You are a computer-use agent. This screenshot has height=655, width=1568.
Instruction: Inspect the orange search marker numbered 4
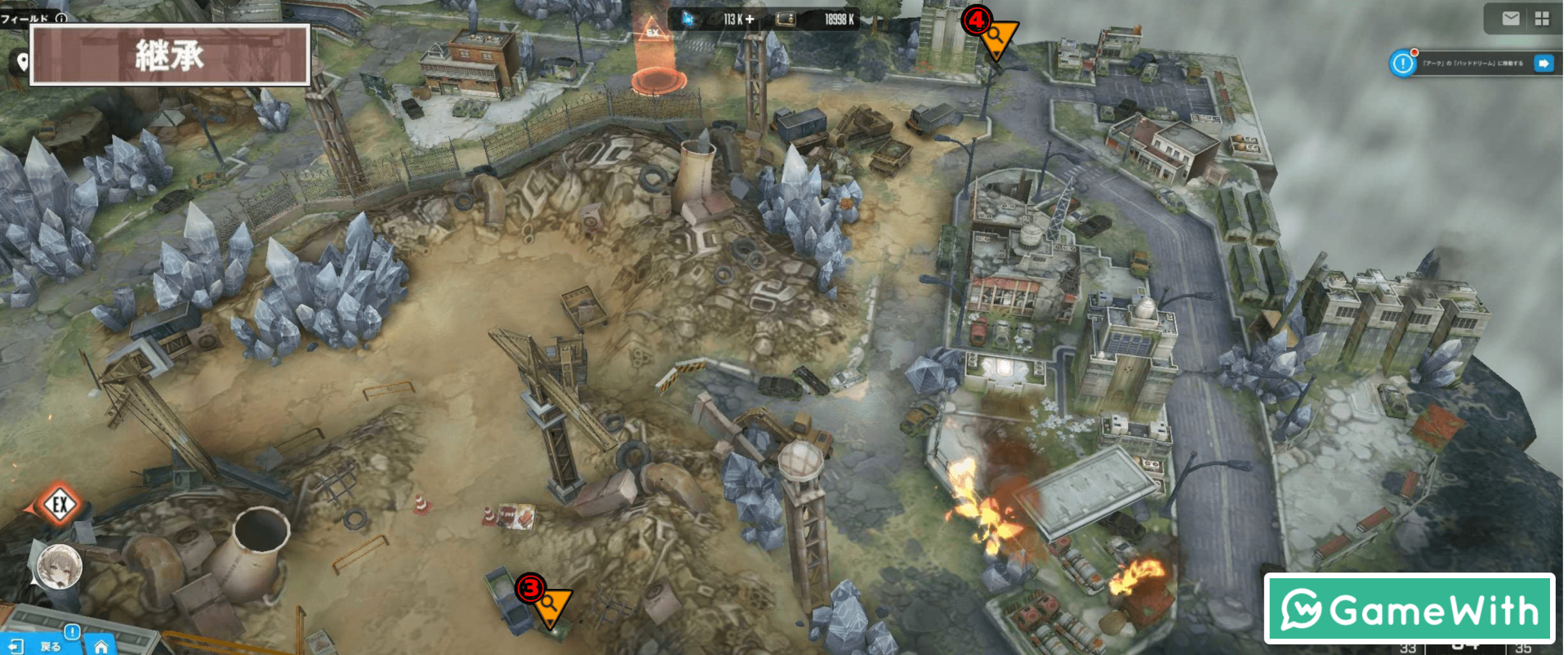[997, 37]
